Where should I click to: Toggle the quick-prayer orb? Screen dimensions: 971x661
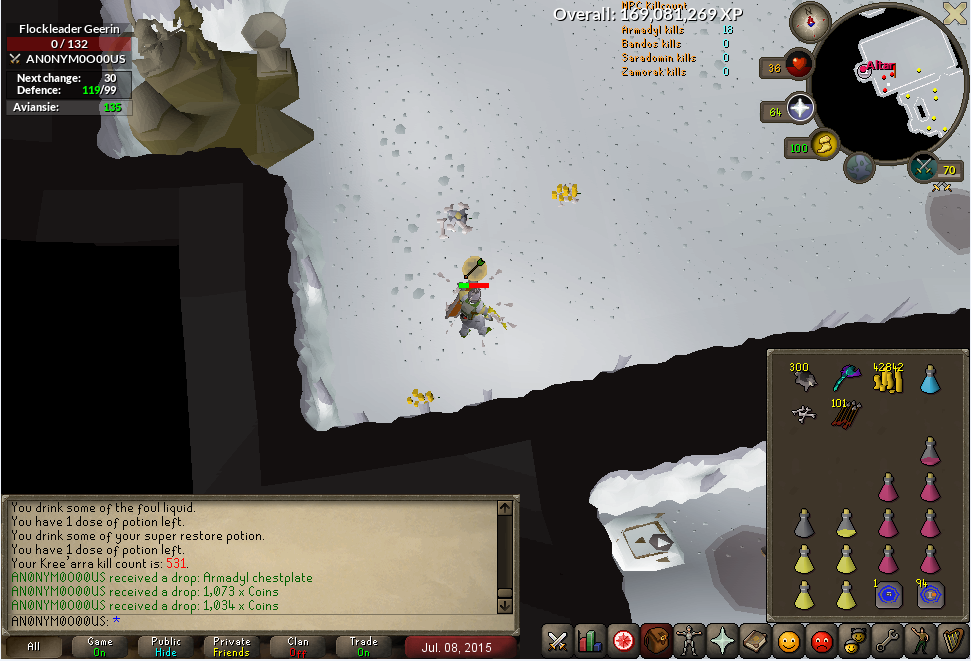point(801,109)
